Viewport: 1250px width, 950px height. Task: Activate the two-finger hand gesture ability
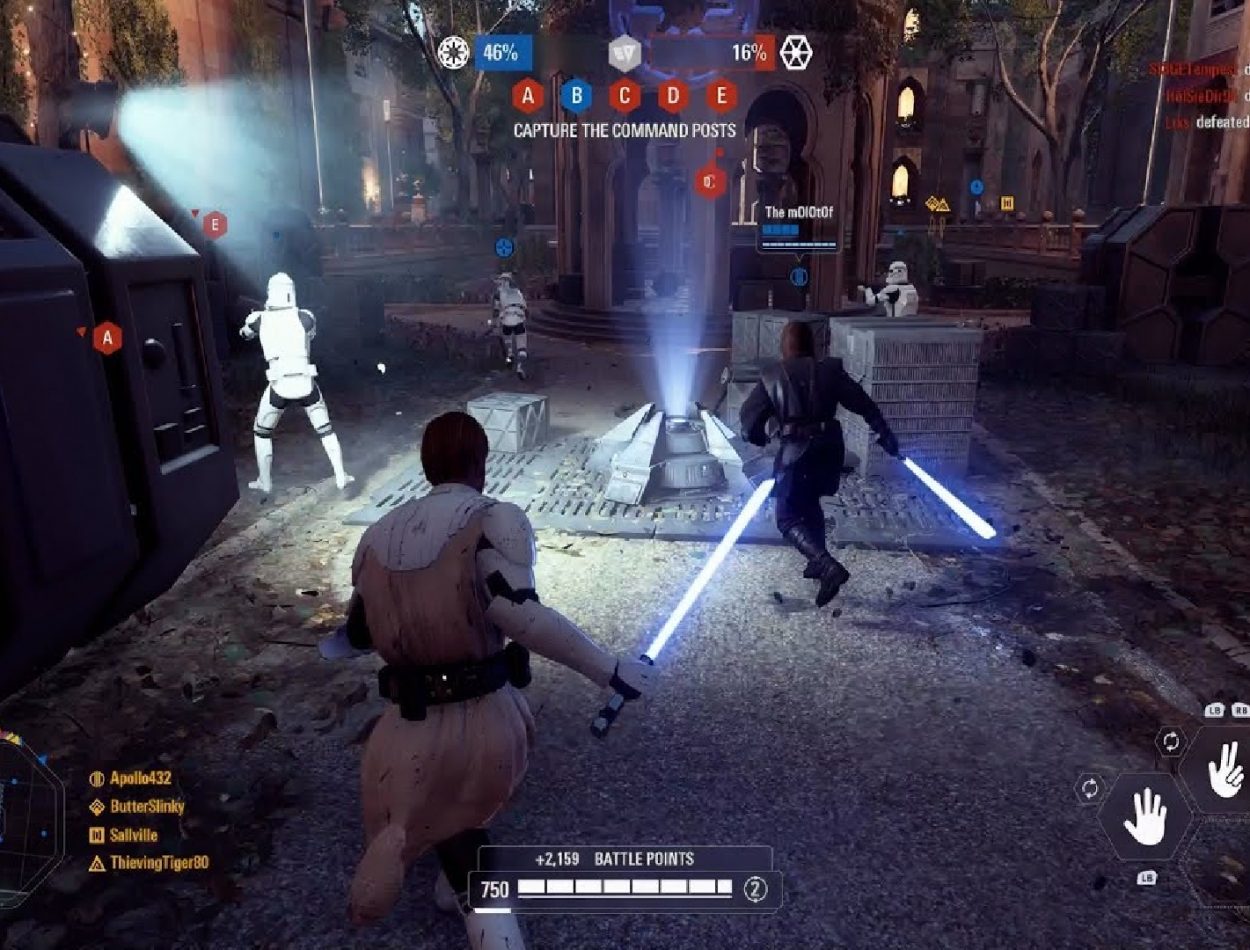click(1225, 770)
